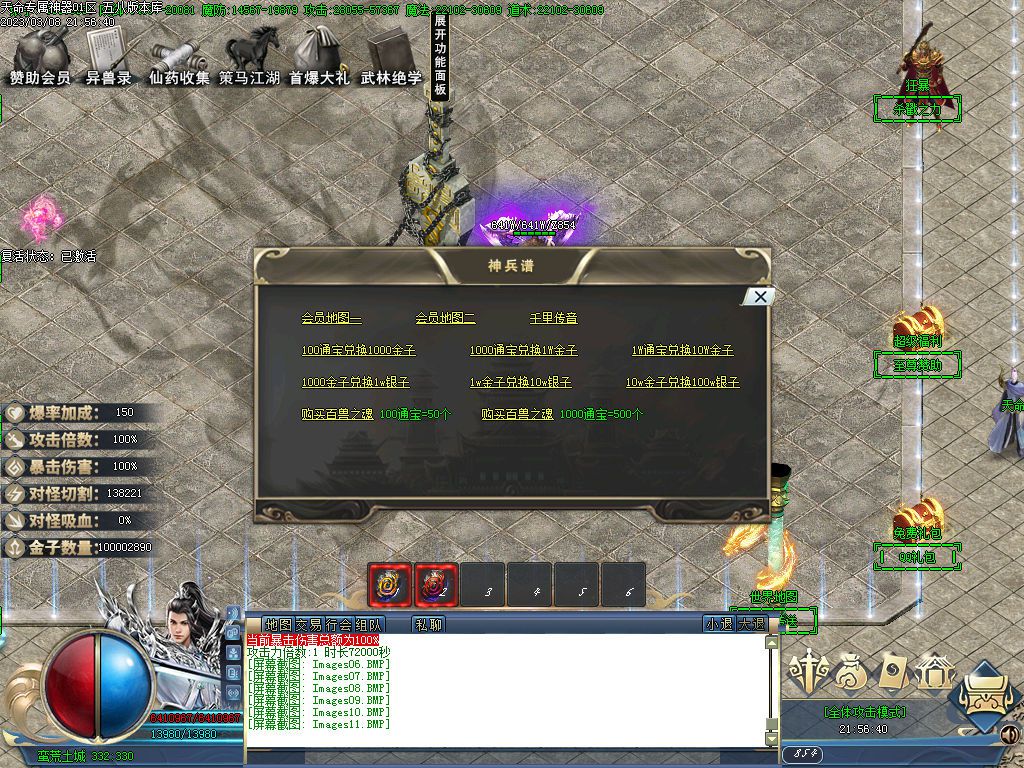Image resolution: width=1024 pixels, height=768 pixels.
Task: Click the 小退 logout button
Action: tap(719, 624)
